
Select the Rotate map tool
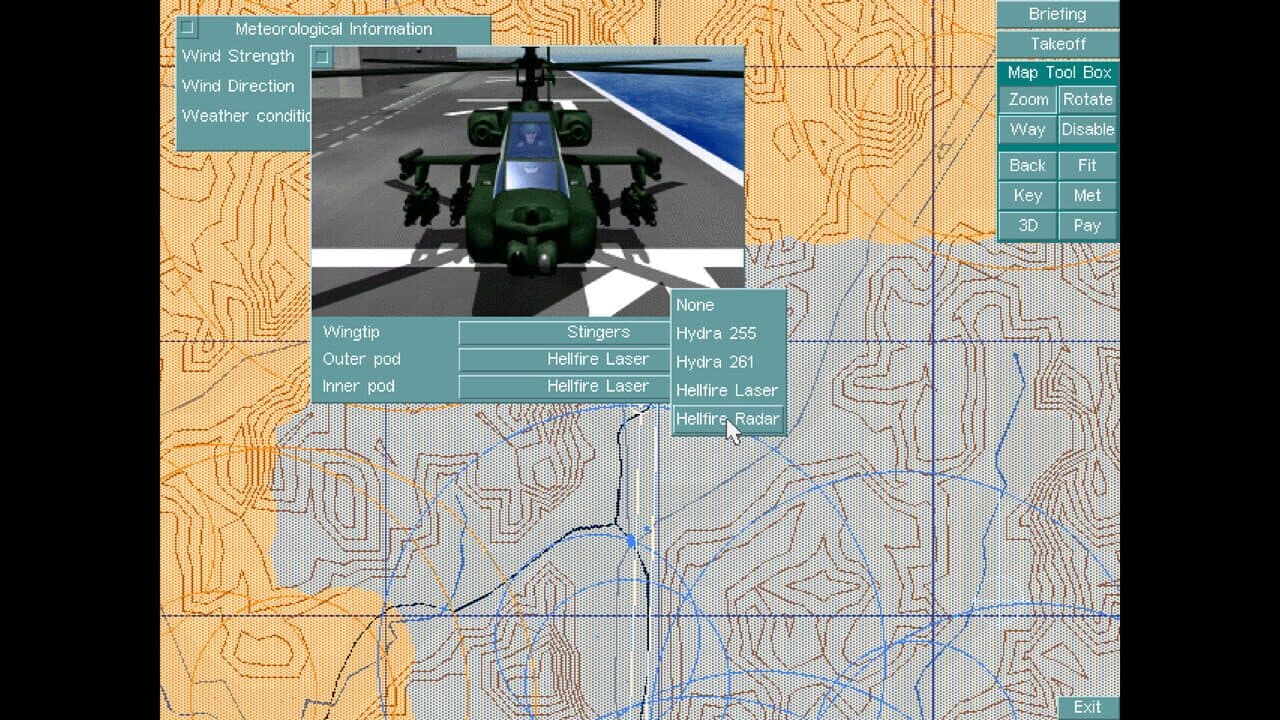[x=1087, y=99]
